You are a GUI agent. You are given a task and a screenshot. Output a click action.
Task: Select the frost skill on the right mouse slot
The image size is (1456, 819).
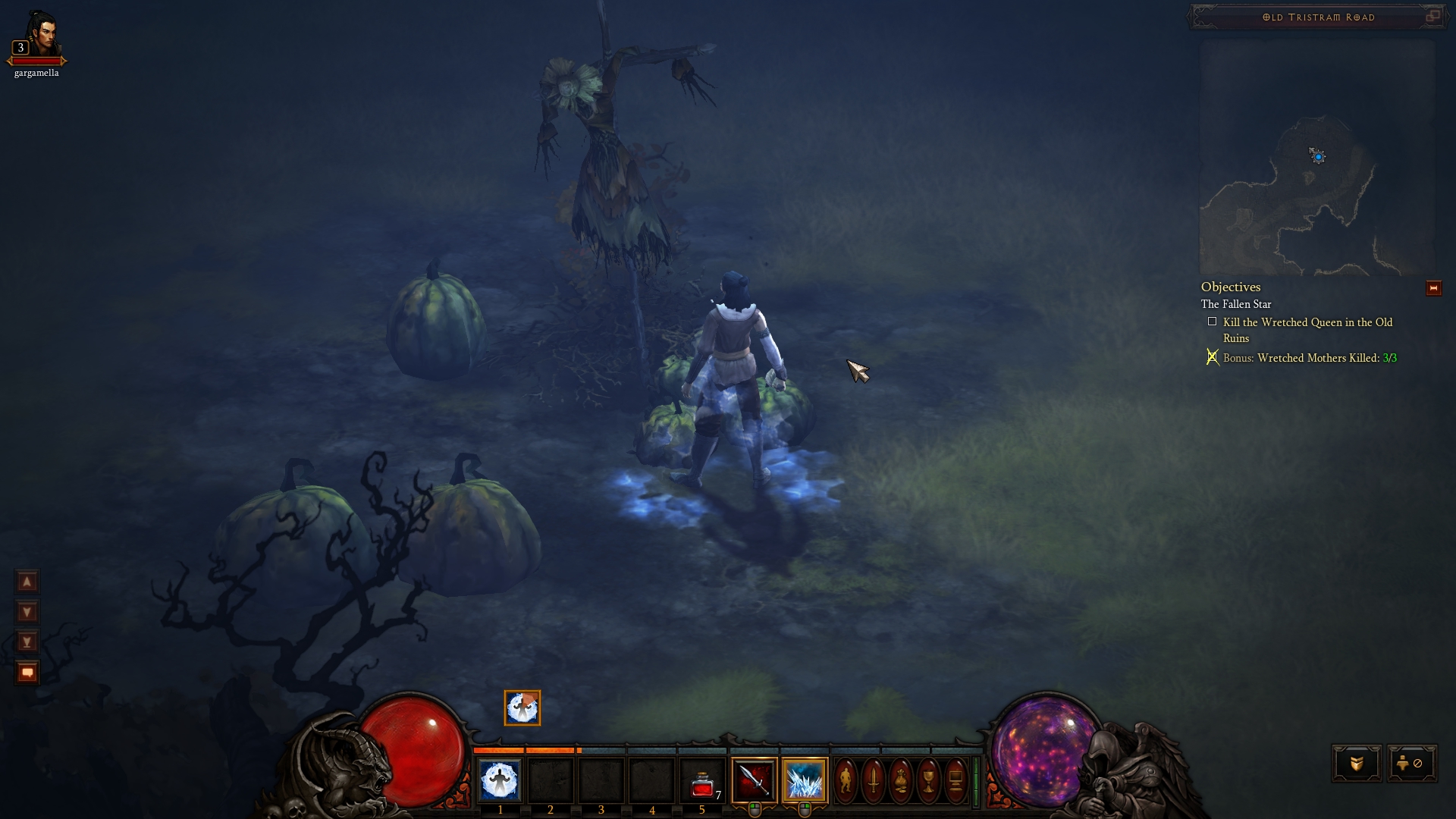click(x=805, y=781)
